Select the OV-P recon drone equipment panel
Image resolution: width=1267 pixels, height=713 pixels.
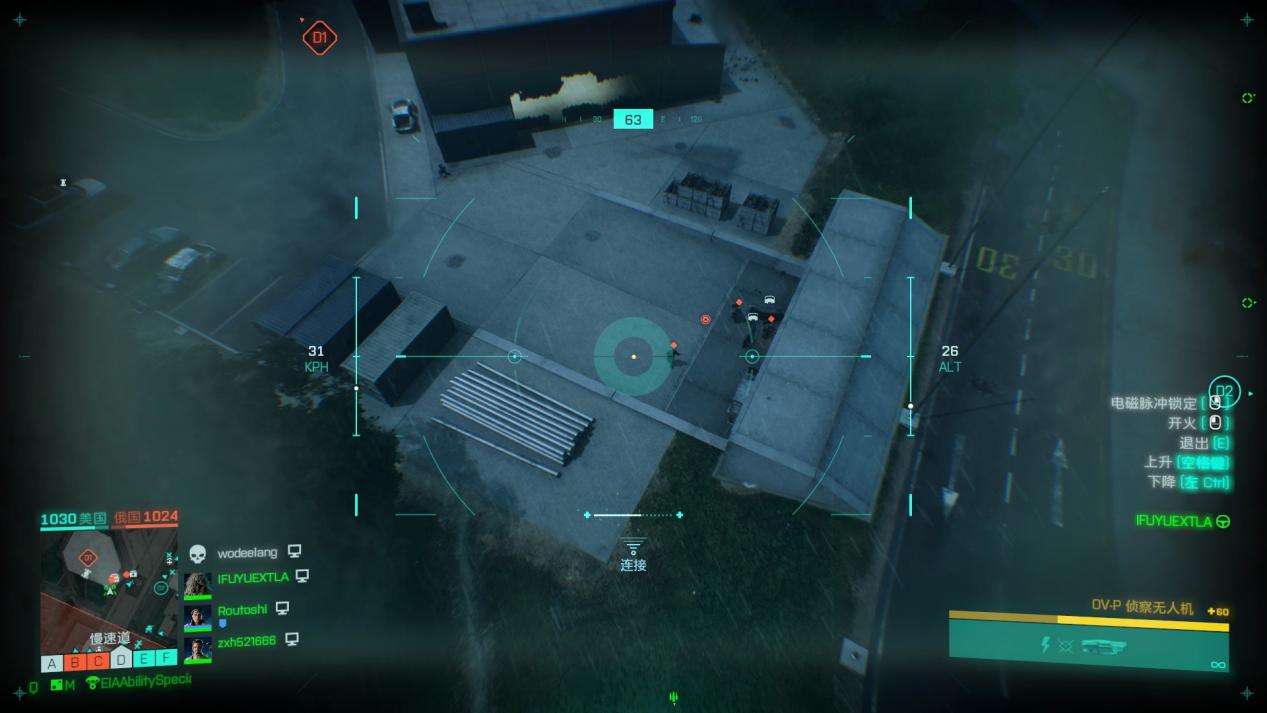(x=1088, y=640)
